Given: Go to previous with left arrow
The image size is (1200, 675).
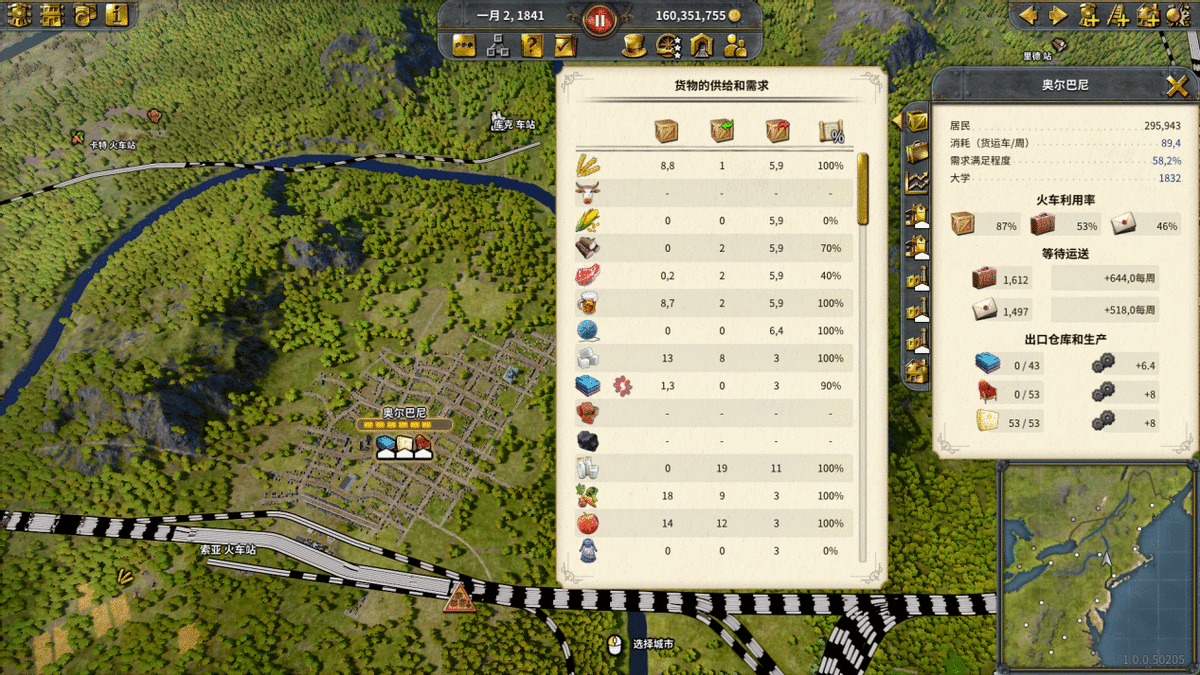Looking at the screenshot, I should click(1029, 15).
